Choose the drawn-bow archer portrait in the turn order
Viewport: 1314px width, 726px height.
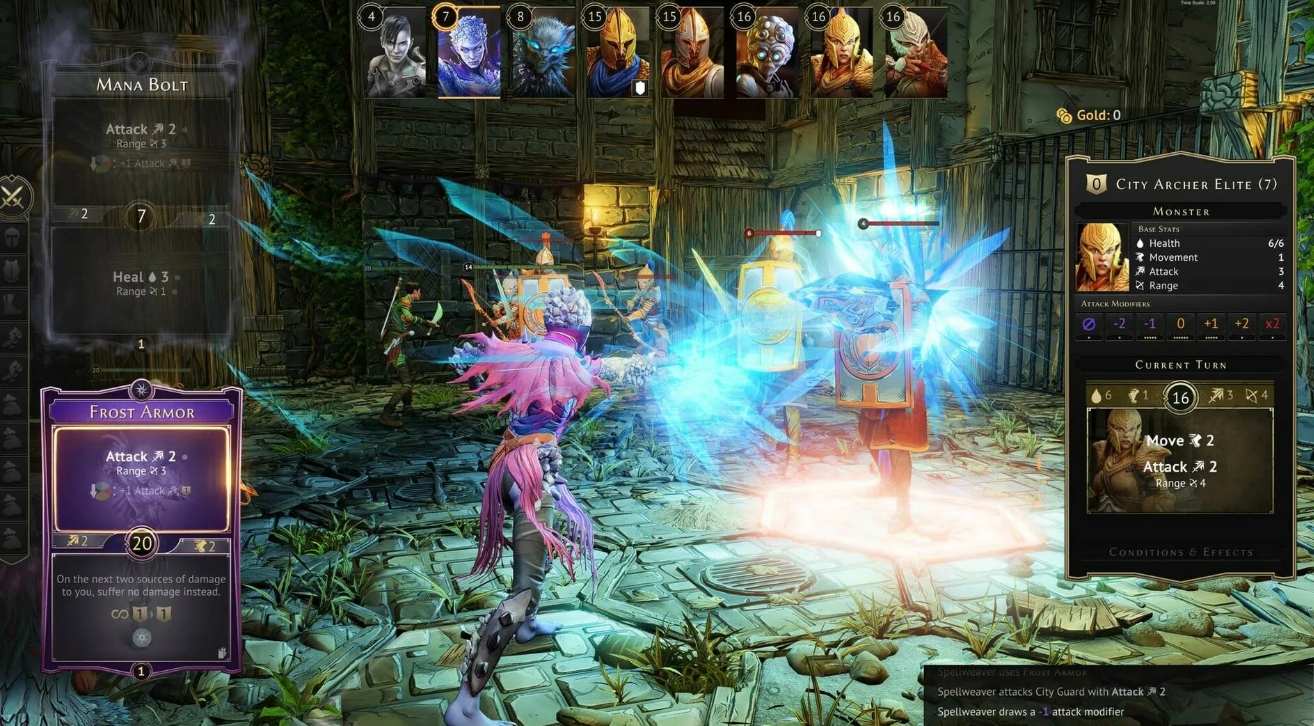pyautogui.click(x=915, y=55)
